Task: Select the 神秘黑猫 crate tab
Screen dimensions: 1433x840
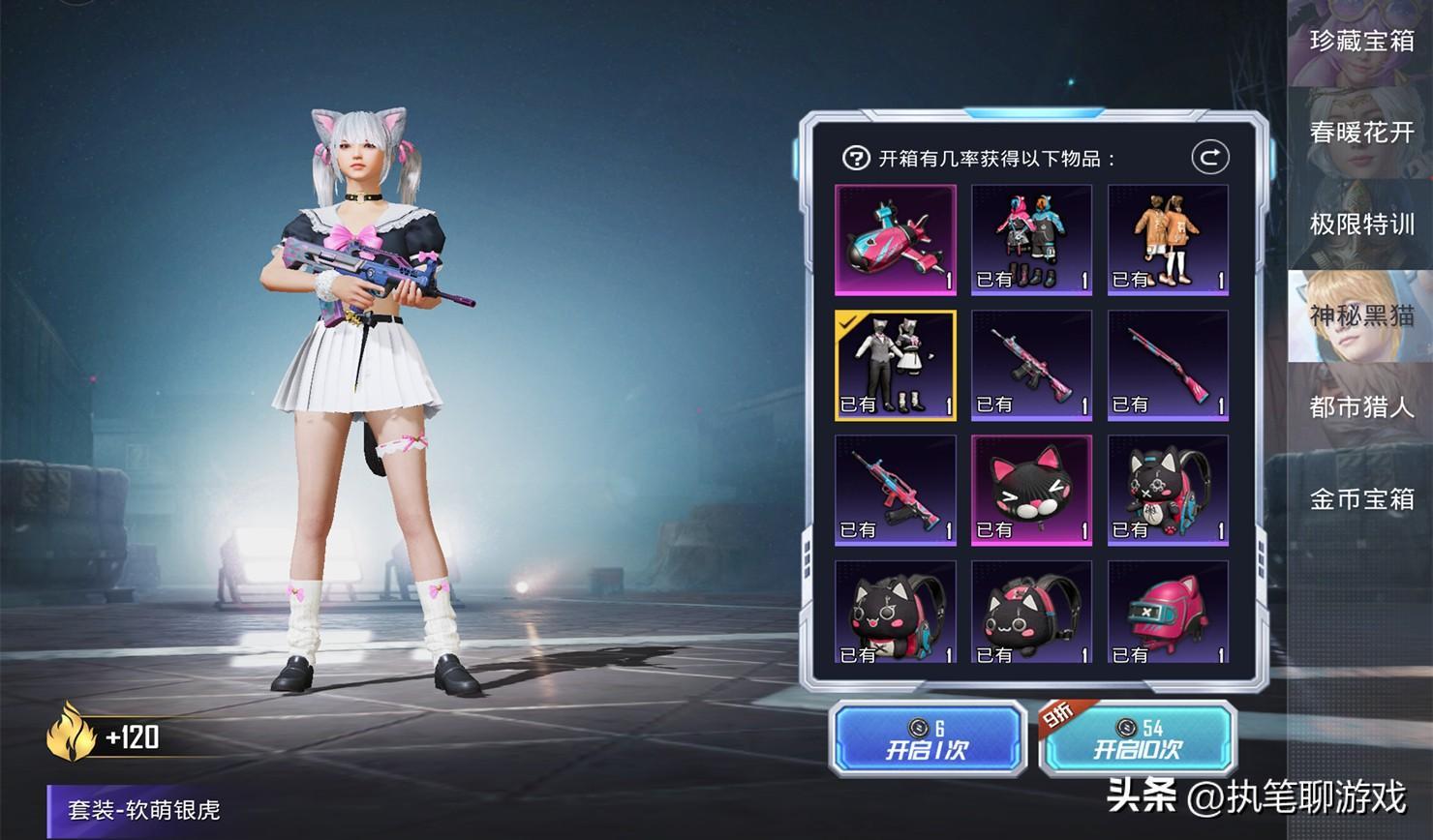Action: [1361, 315]
